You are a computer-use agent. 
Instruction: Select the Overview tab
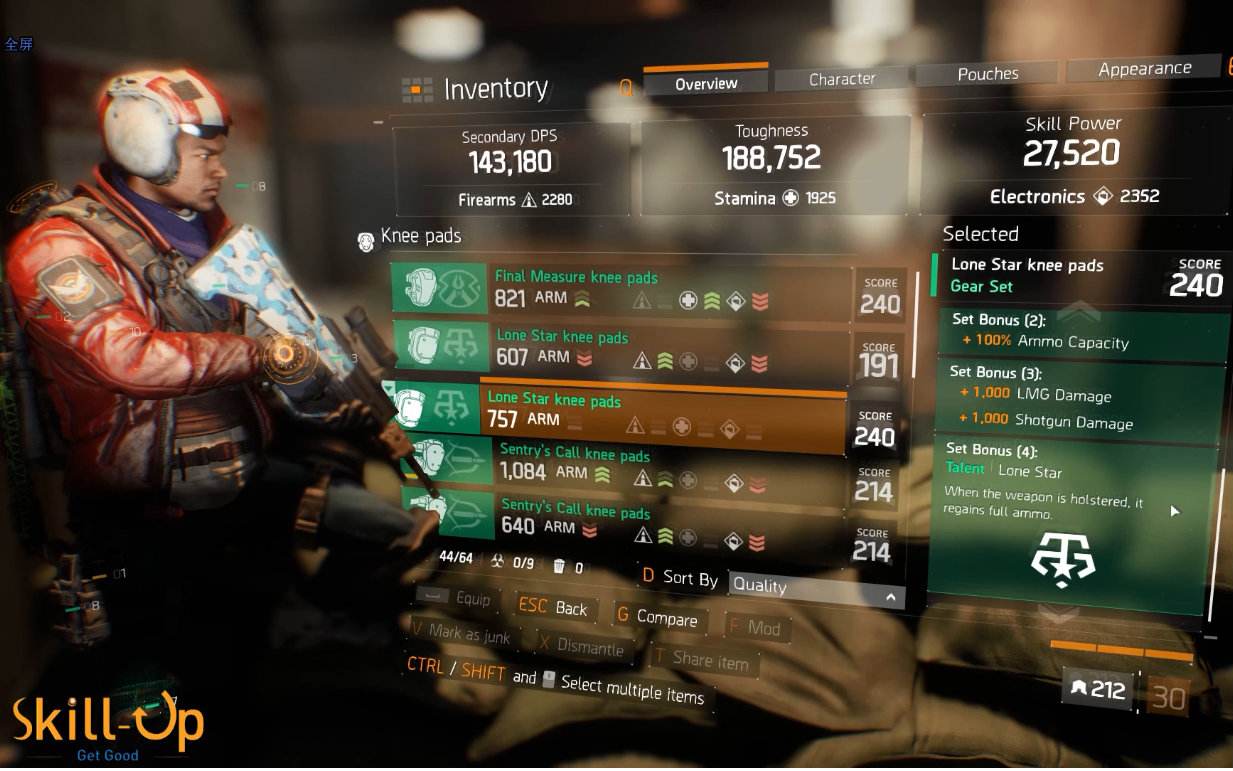pos(706,84)
